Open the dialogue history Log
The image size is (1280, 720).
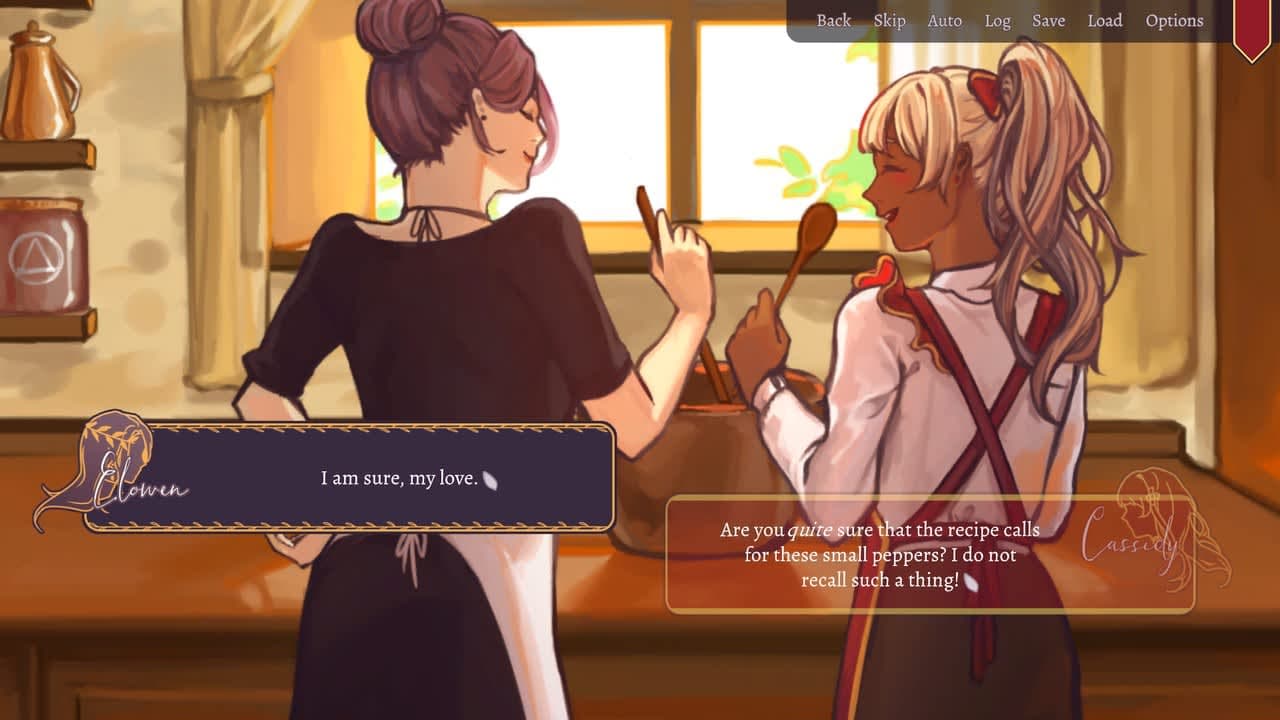(996, 20)
